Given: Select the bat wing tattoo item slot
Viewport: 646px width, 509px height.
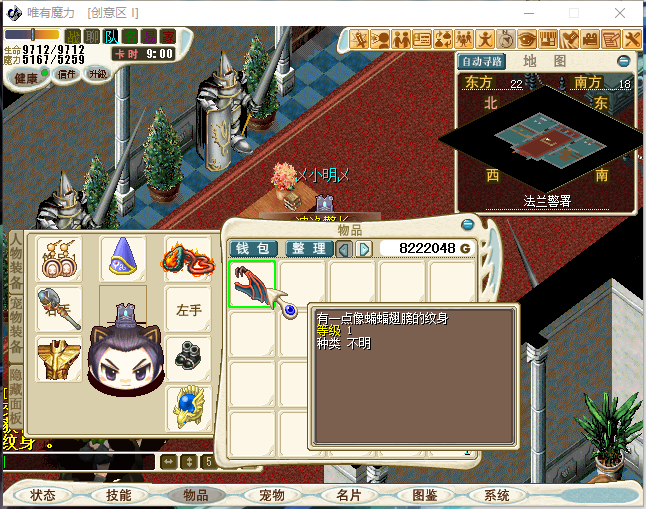Looking at the screenshot, I should [252, 285].
